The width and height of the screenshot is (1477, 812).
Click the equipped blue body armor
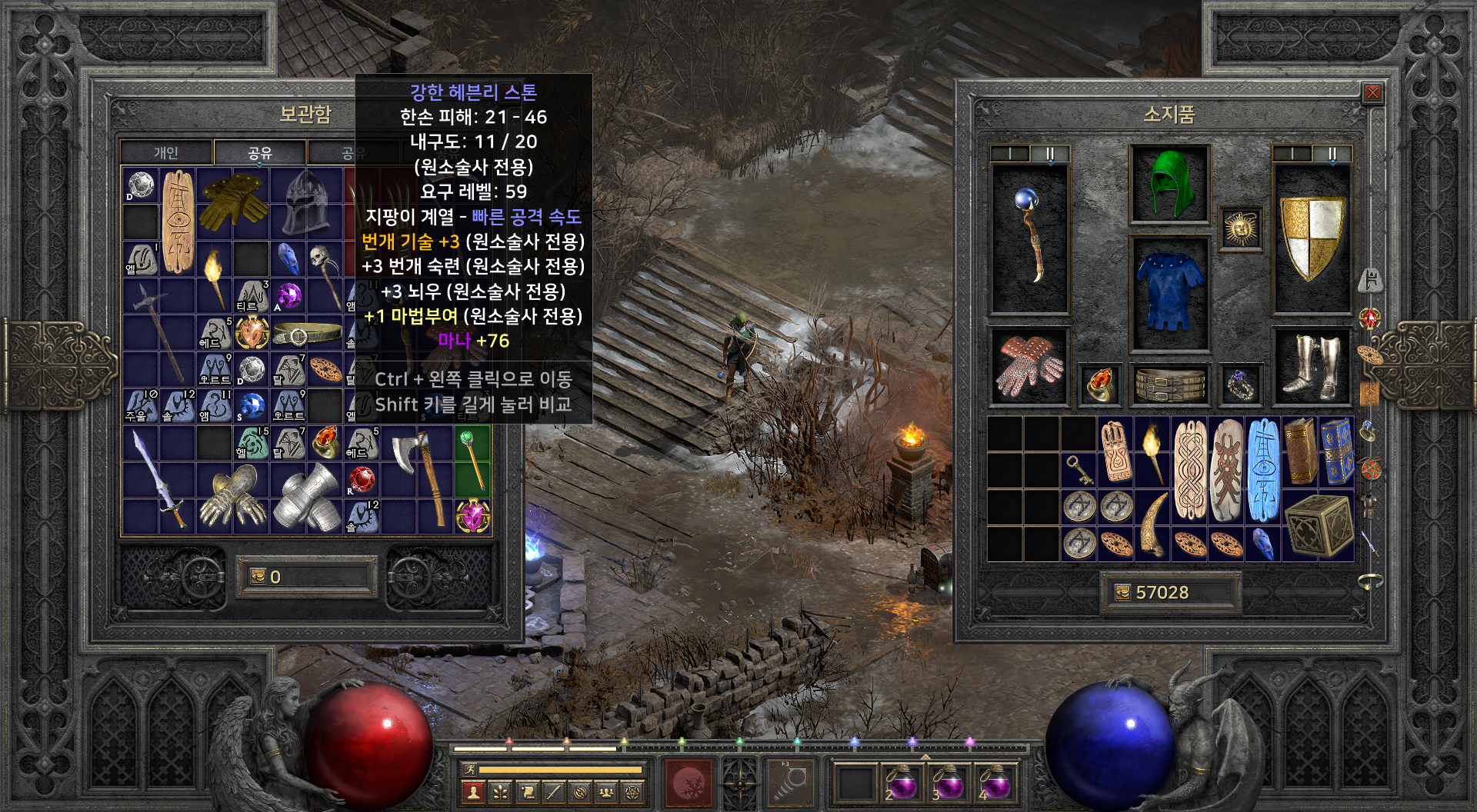[1169, 292]
